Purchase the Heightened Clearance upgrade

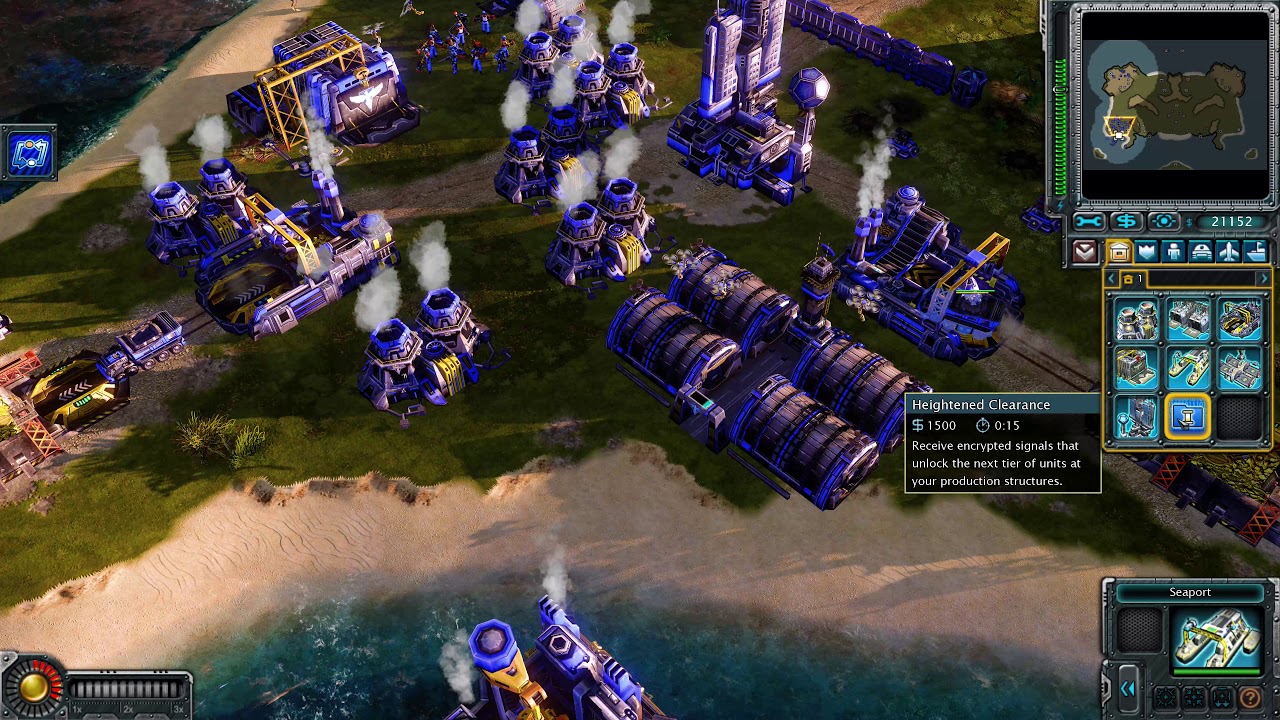(x=1187, y=417)
